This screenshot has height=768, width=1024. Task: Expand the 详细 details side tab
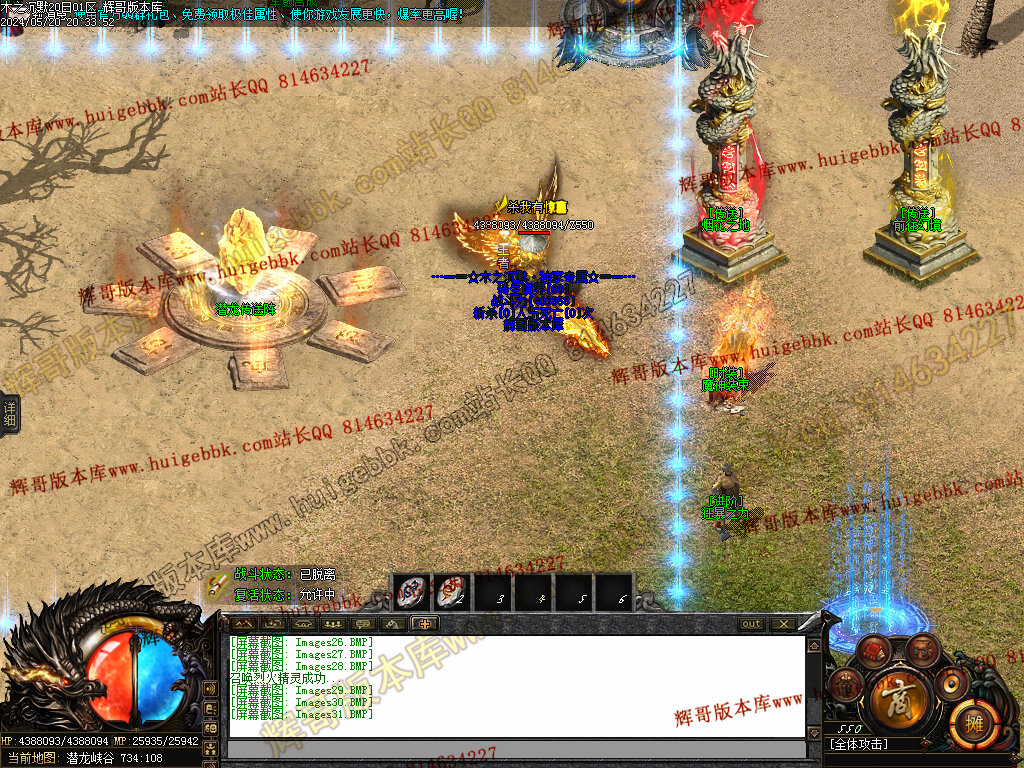pyautogui.click(x=9, y=413)
